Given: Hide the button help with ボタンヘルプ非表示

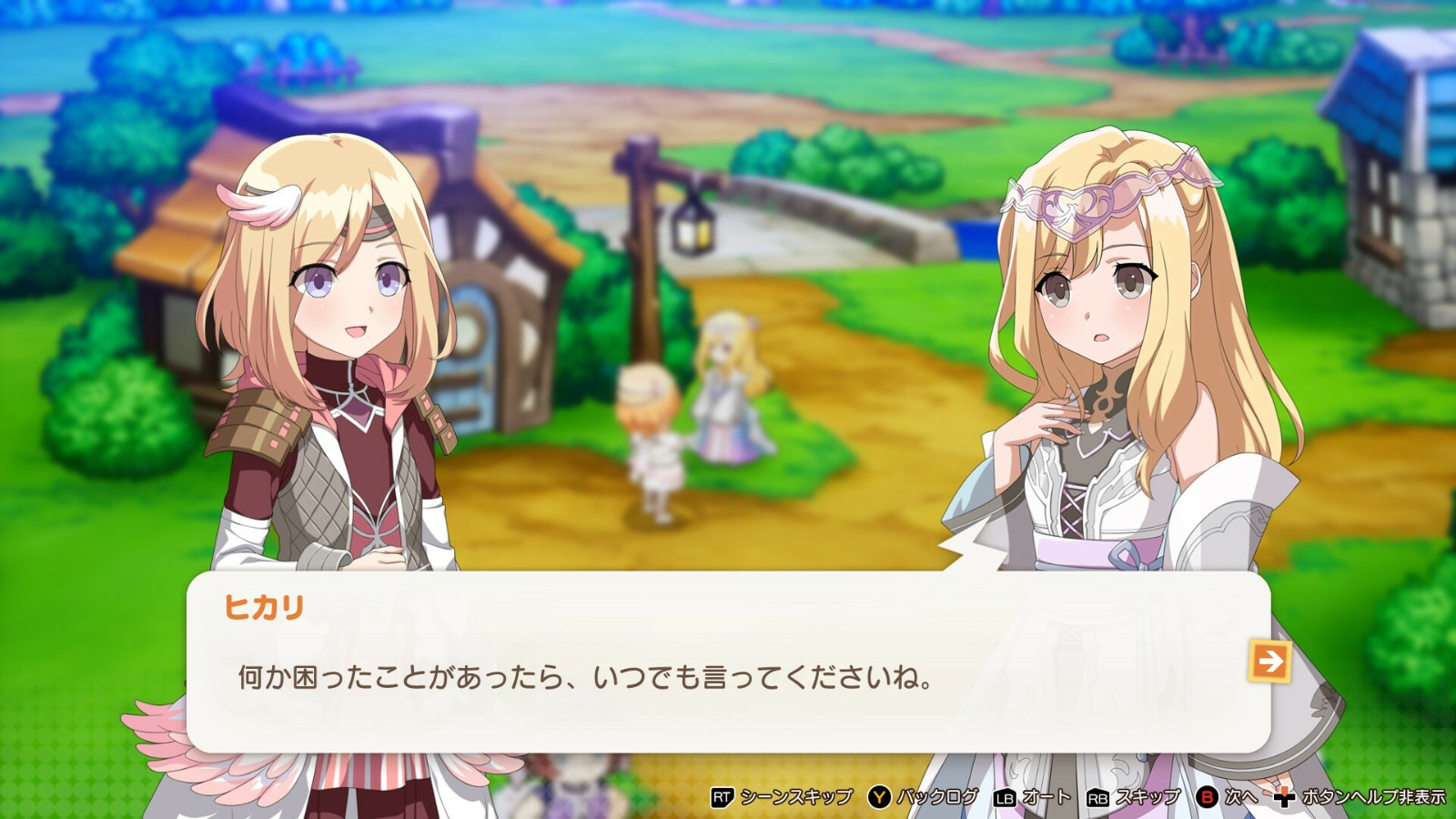Looking at the screenshot, I should coord(1373,794).
